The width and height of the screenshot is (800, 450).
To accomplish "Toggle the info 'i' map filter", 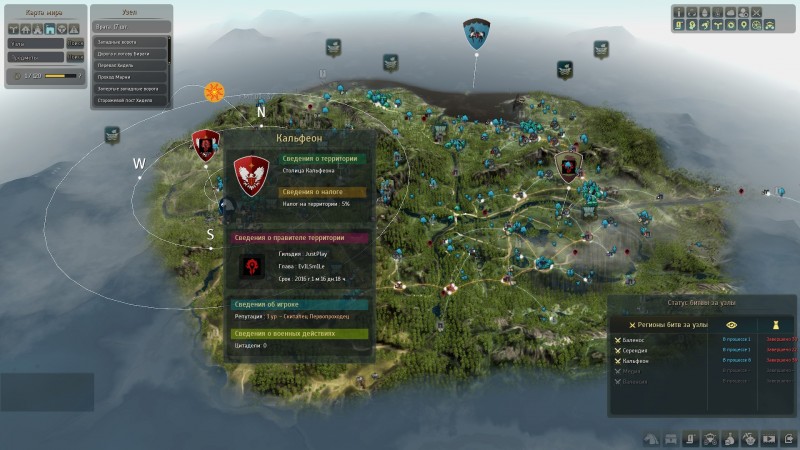I will [x=679, y=12].
